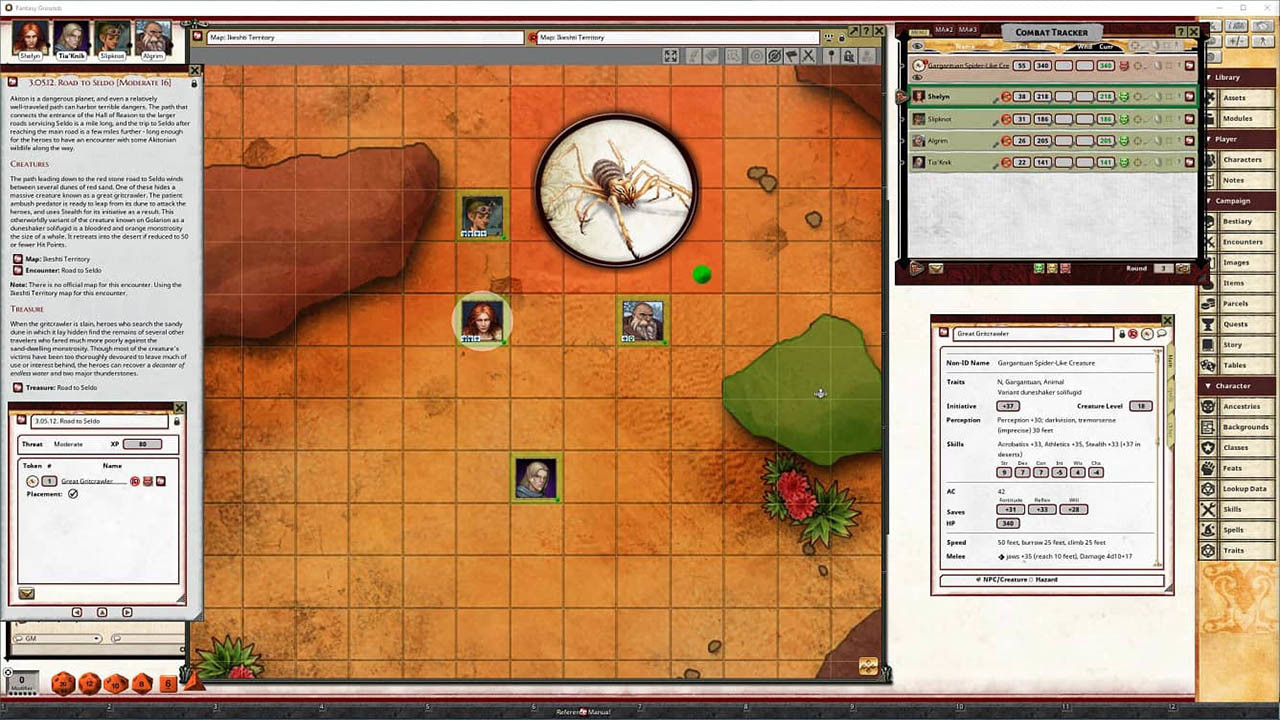Roll the orange d20 die
This screenshot has height=720, width=1280.
[x=62, y=683]
